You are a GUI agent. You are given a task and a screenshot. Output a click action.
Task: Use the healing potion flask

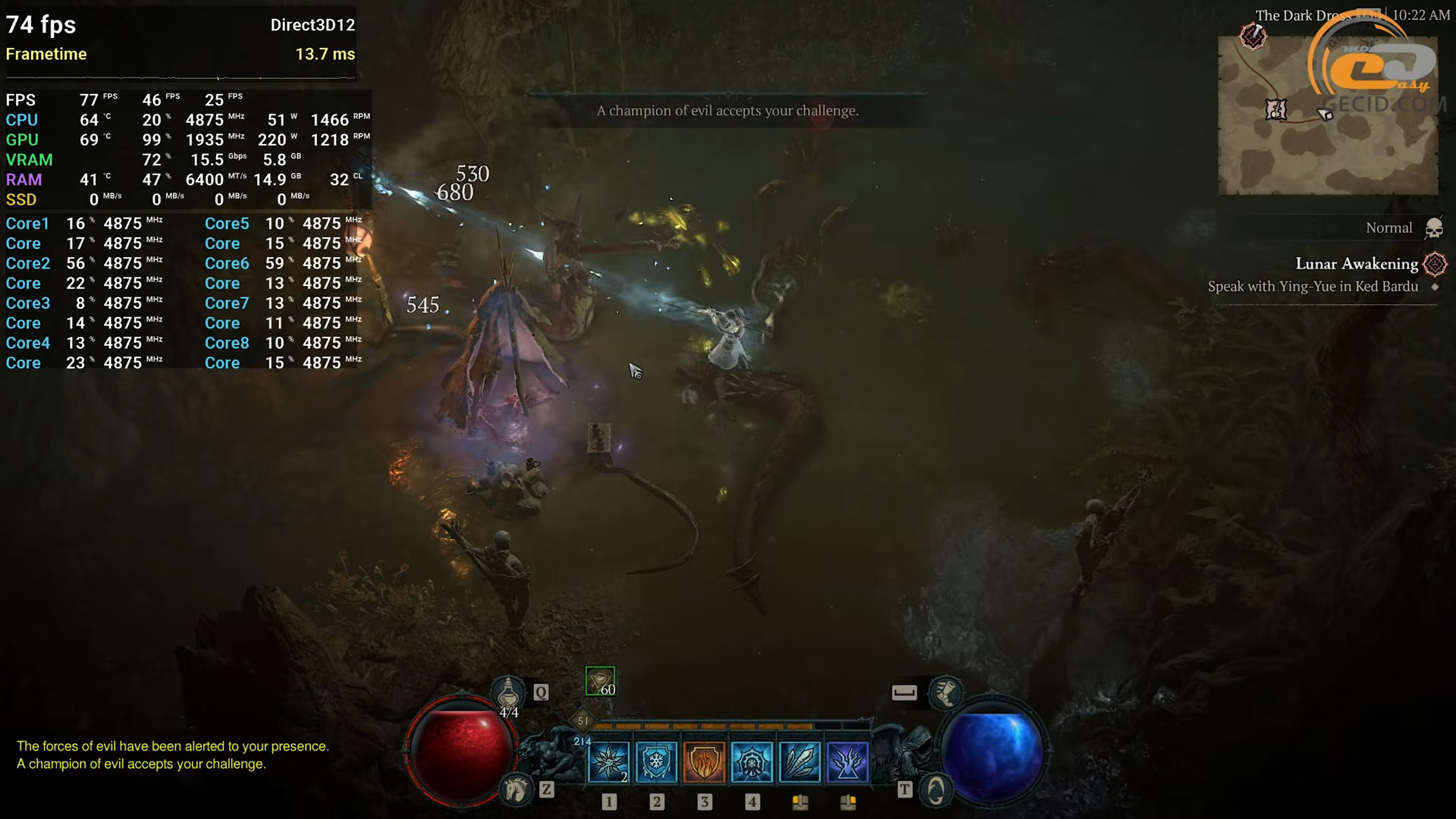tap(508, 692)
